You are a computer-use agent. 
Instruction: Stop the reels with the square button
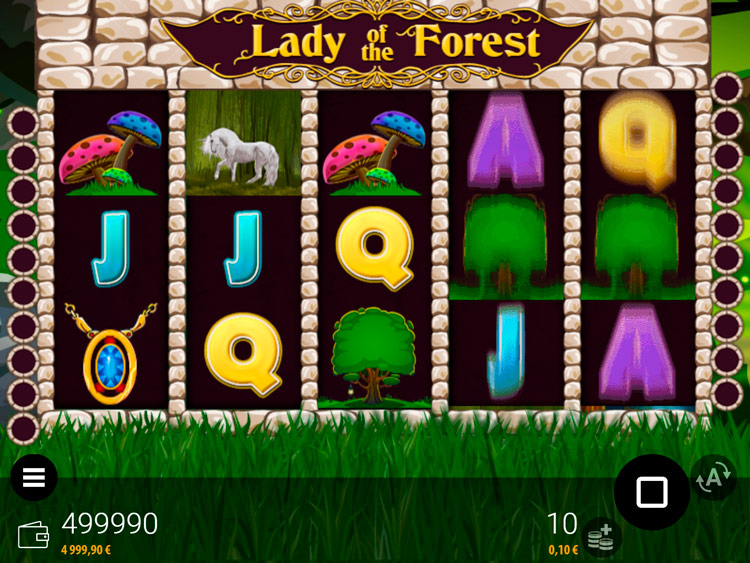point(651,491)
